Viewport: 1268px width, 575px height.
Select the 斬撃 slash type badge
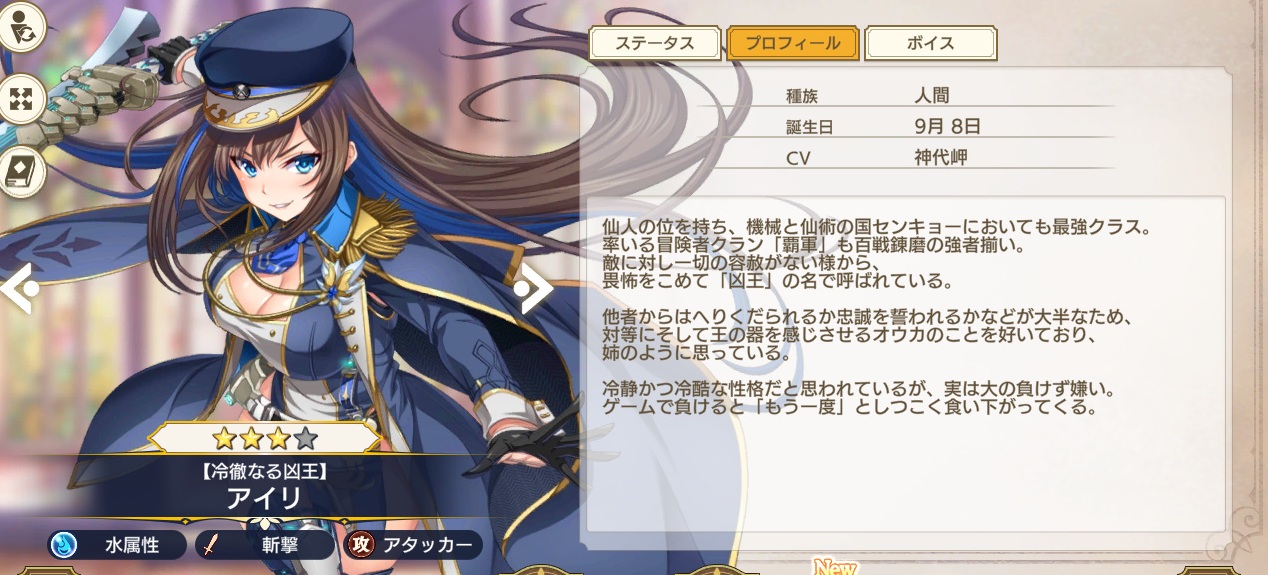click(x=264, y=545)
